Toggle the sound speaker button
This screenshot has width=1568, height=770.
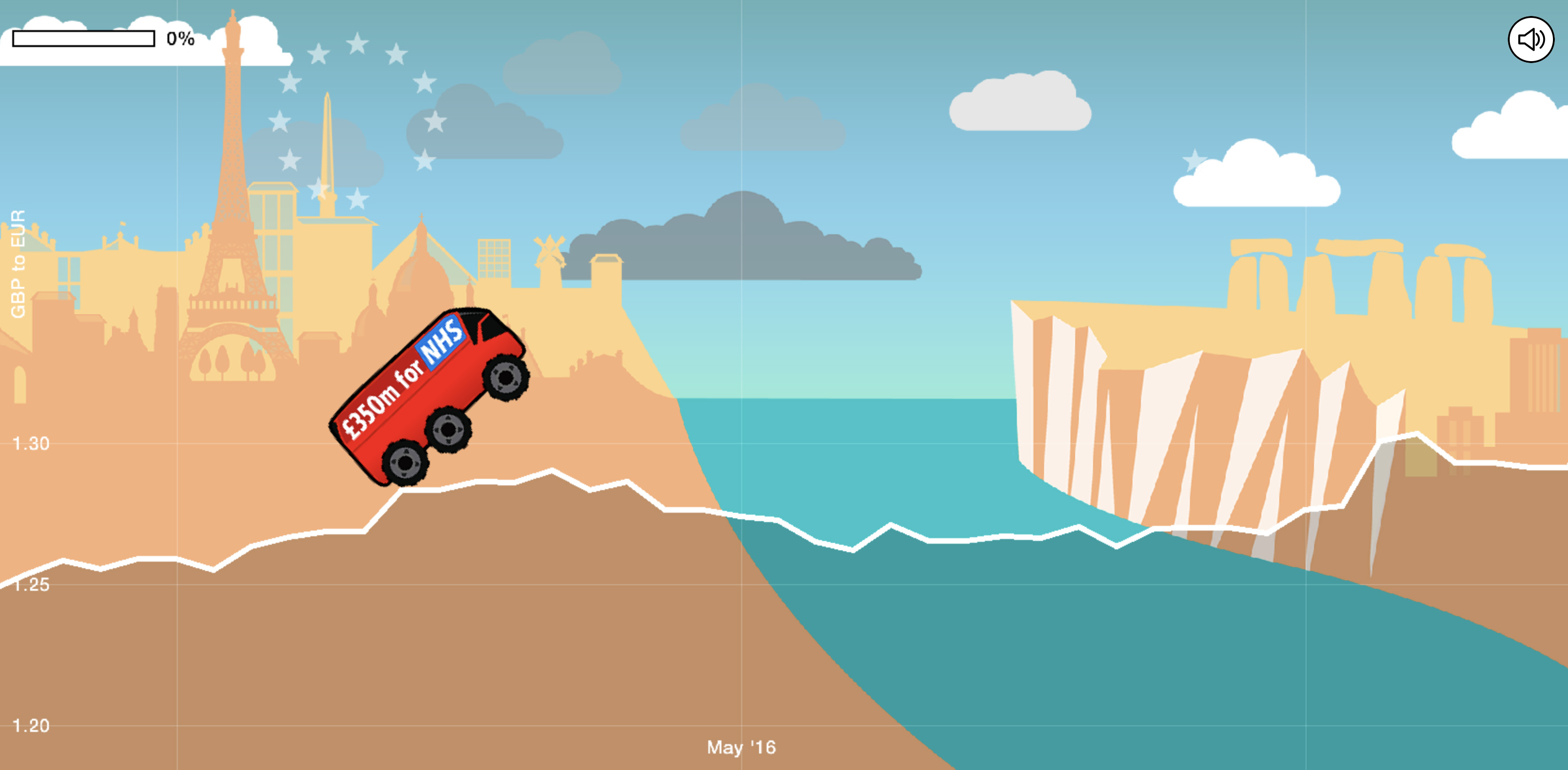1530,40
